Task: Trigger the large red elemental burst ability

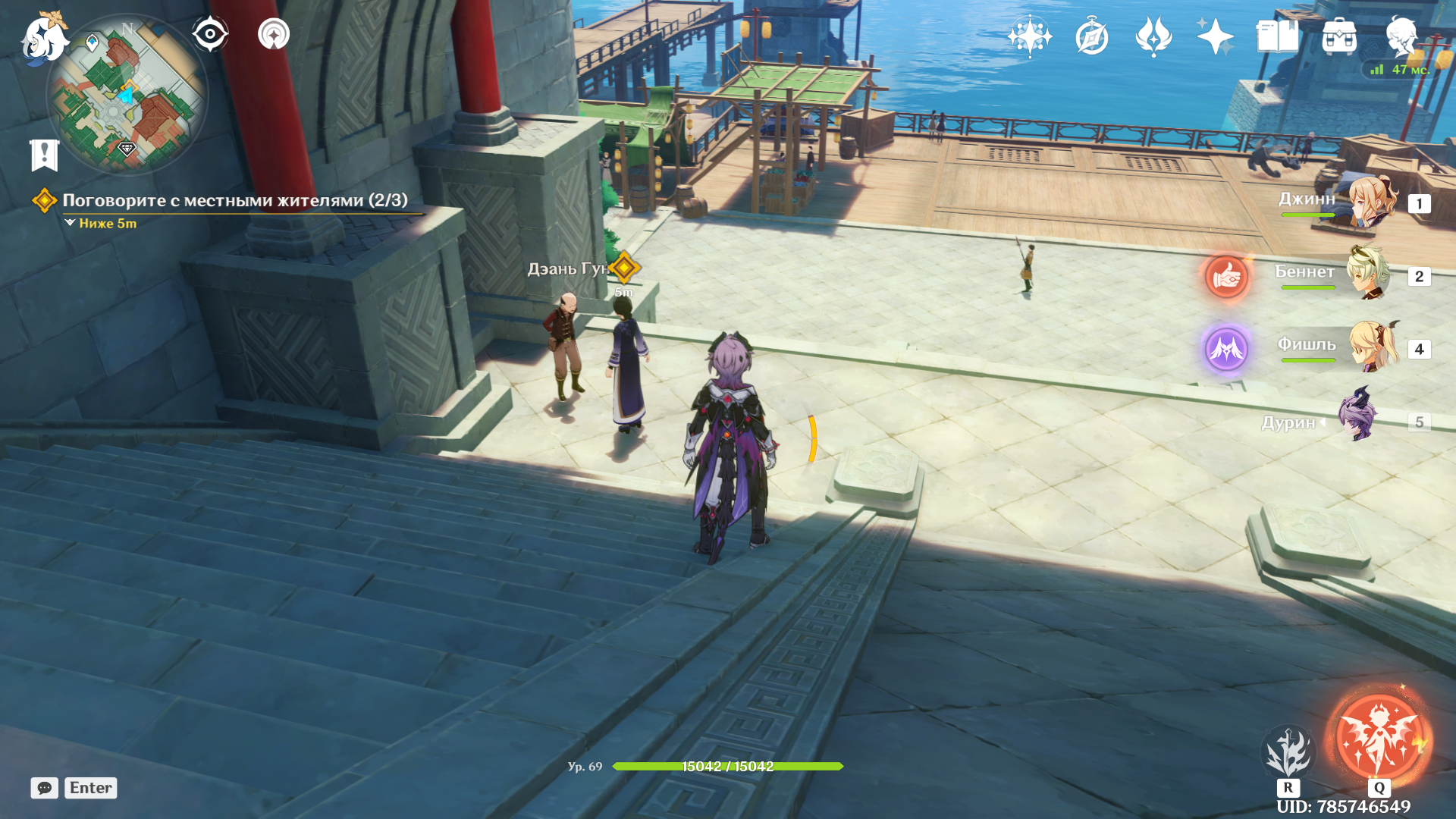Action: pos(1378,738)
